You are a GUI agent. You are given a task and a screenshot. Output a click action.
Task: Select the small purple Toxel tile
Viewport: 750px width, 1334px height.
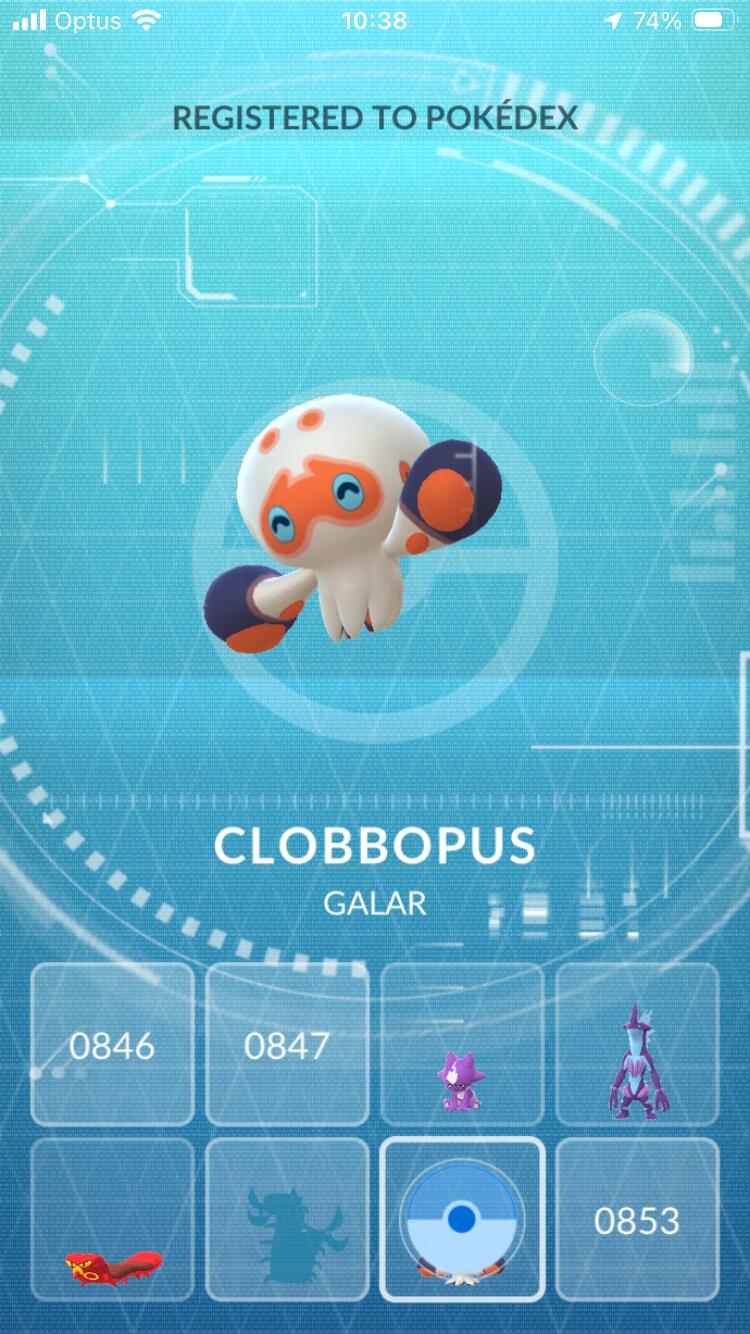[462, 1045]
